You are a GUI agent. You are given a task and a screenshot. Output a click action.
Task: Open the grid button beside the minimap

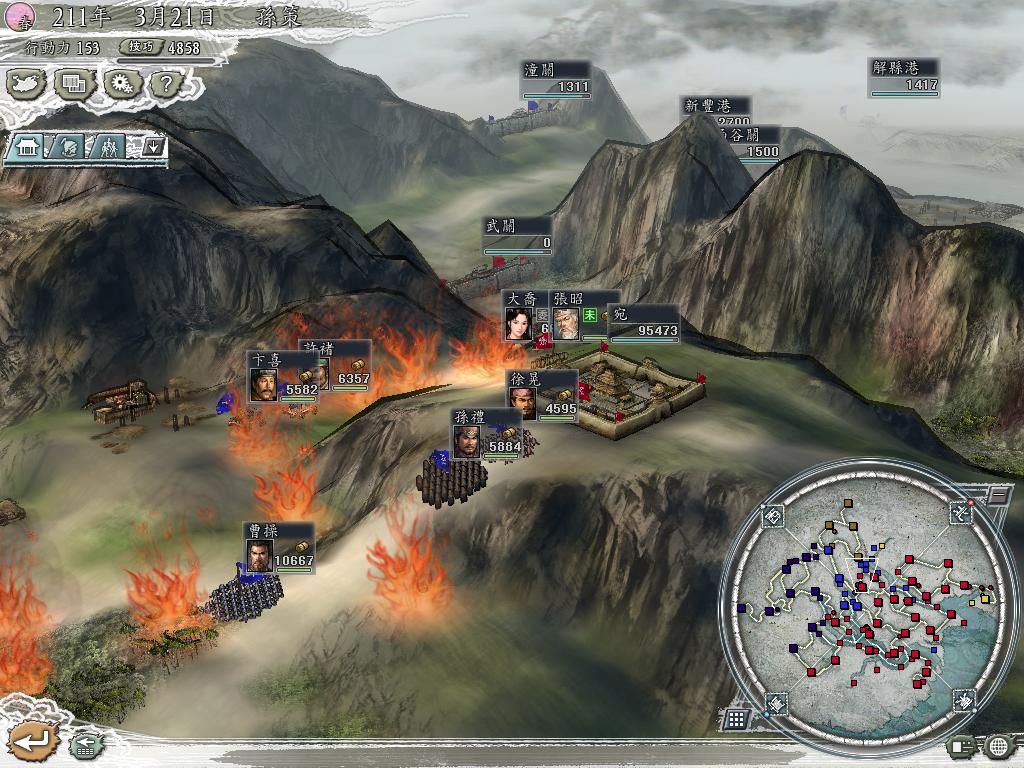pyautogui.click(x=736, y=718)
